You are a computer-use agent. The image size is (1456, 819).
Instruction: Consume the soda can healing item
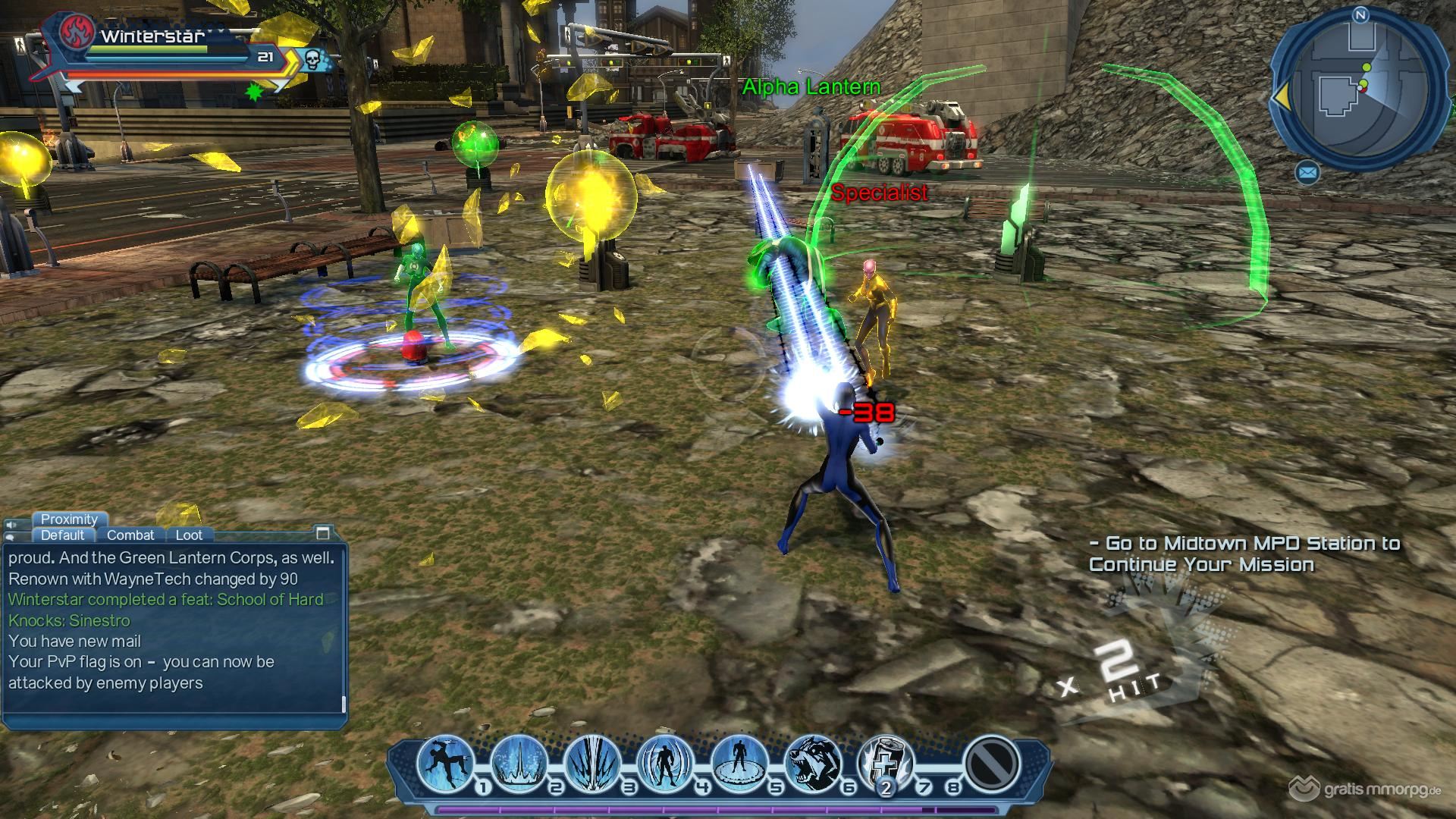(886, 761)
